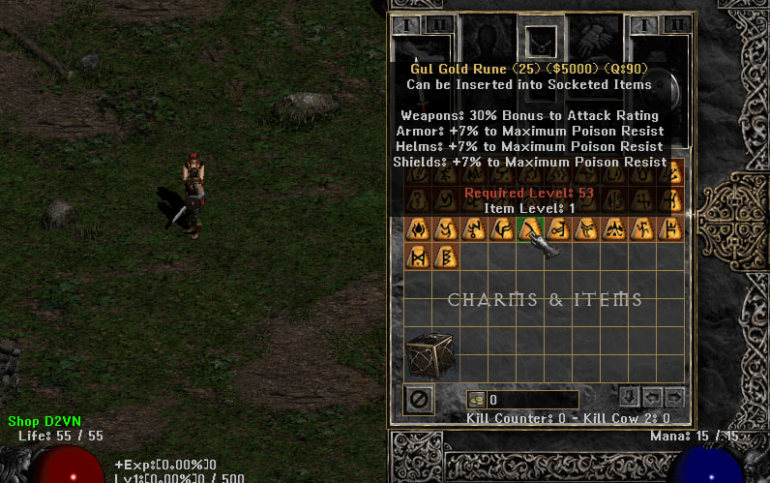The image size is (770, 483).
Task: Click the gold coins button
Action: coord(476,399)
